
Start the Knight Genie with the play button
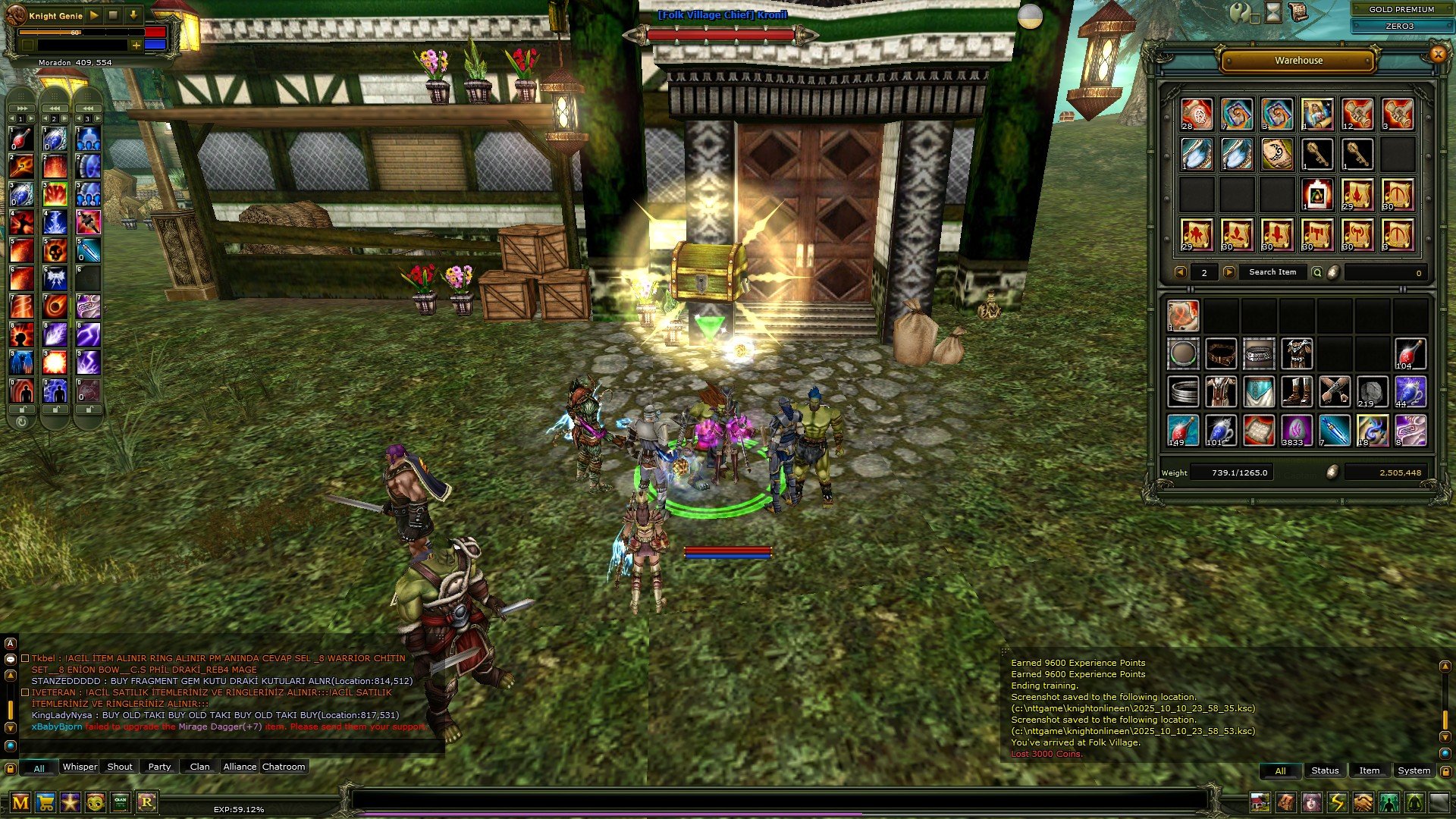[x=94, y=15]
